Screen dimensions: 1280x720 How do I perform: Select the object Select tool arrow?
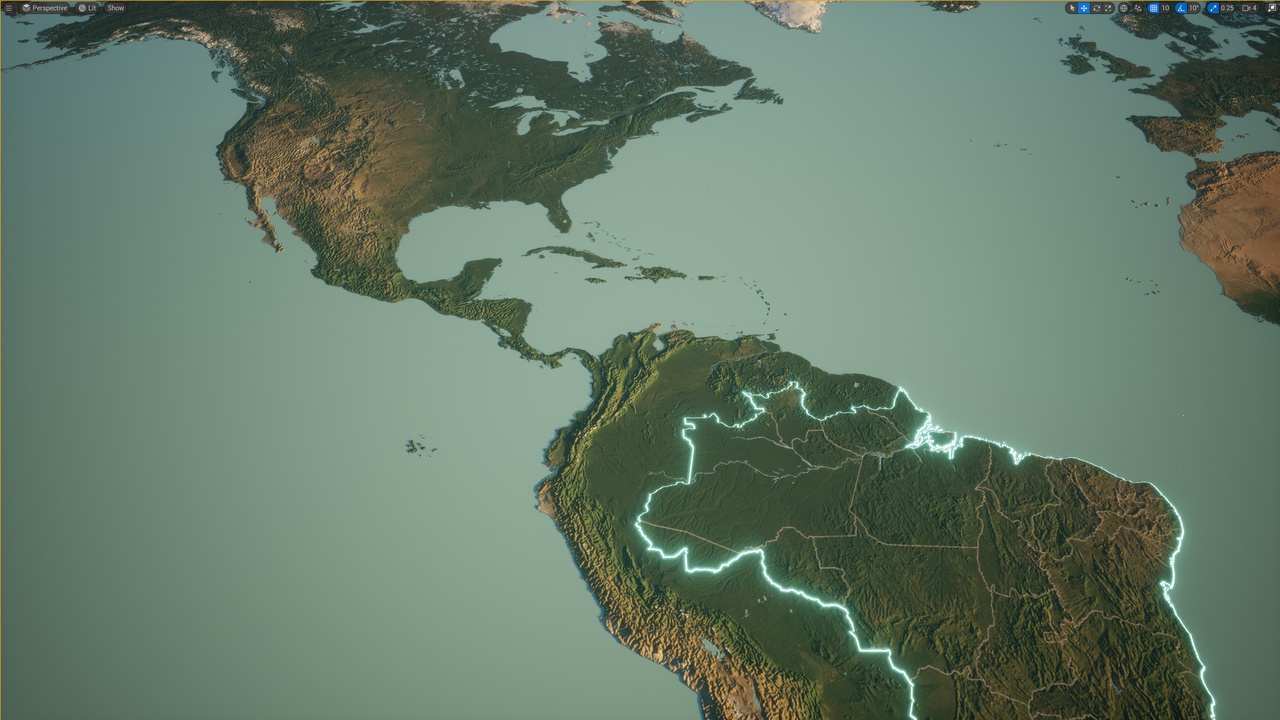pyautogui.click(x=1072, y=7)
